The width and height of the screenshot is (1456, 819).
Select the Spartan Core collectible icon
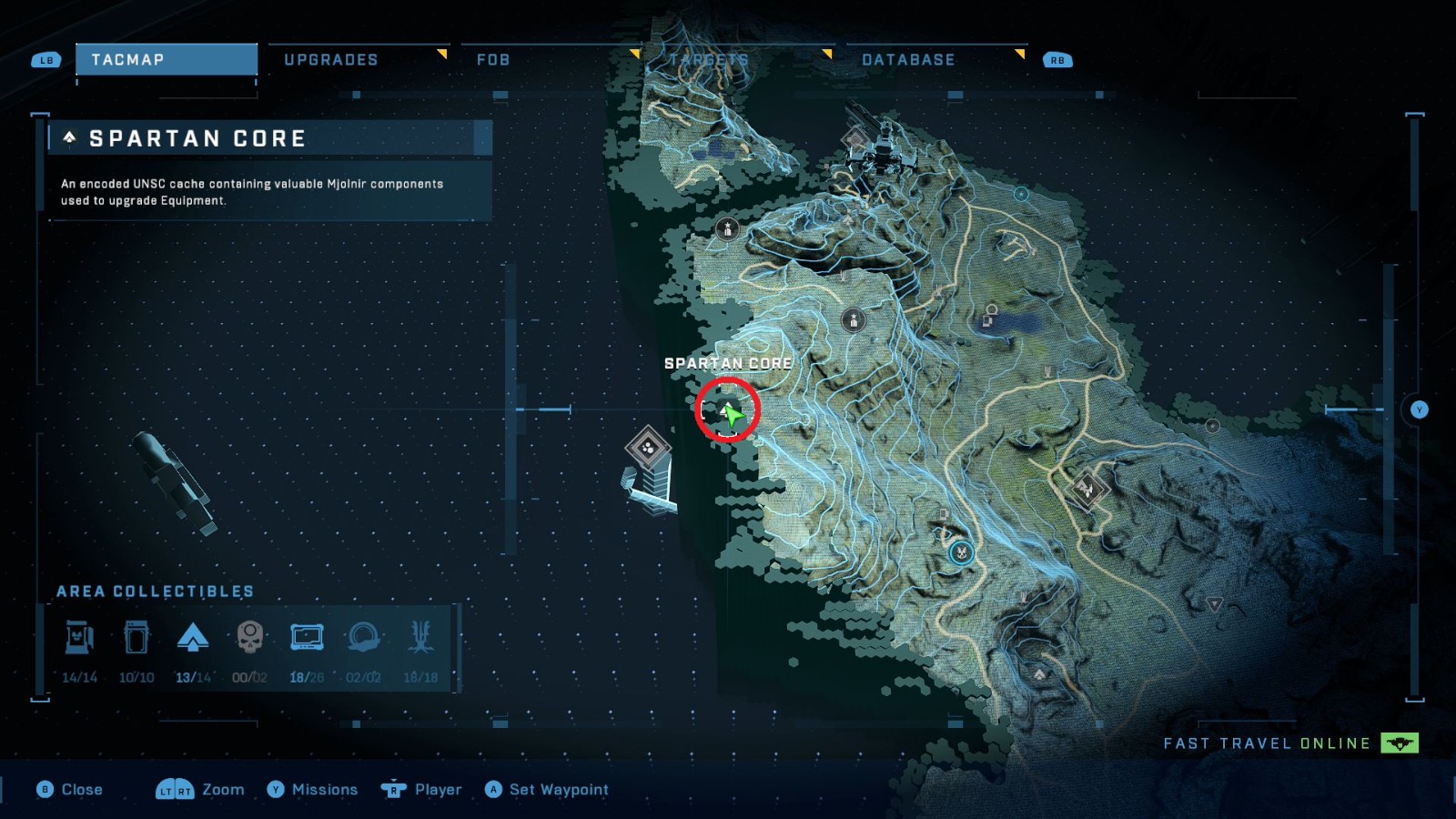tap(193, 637)
